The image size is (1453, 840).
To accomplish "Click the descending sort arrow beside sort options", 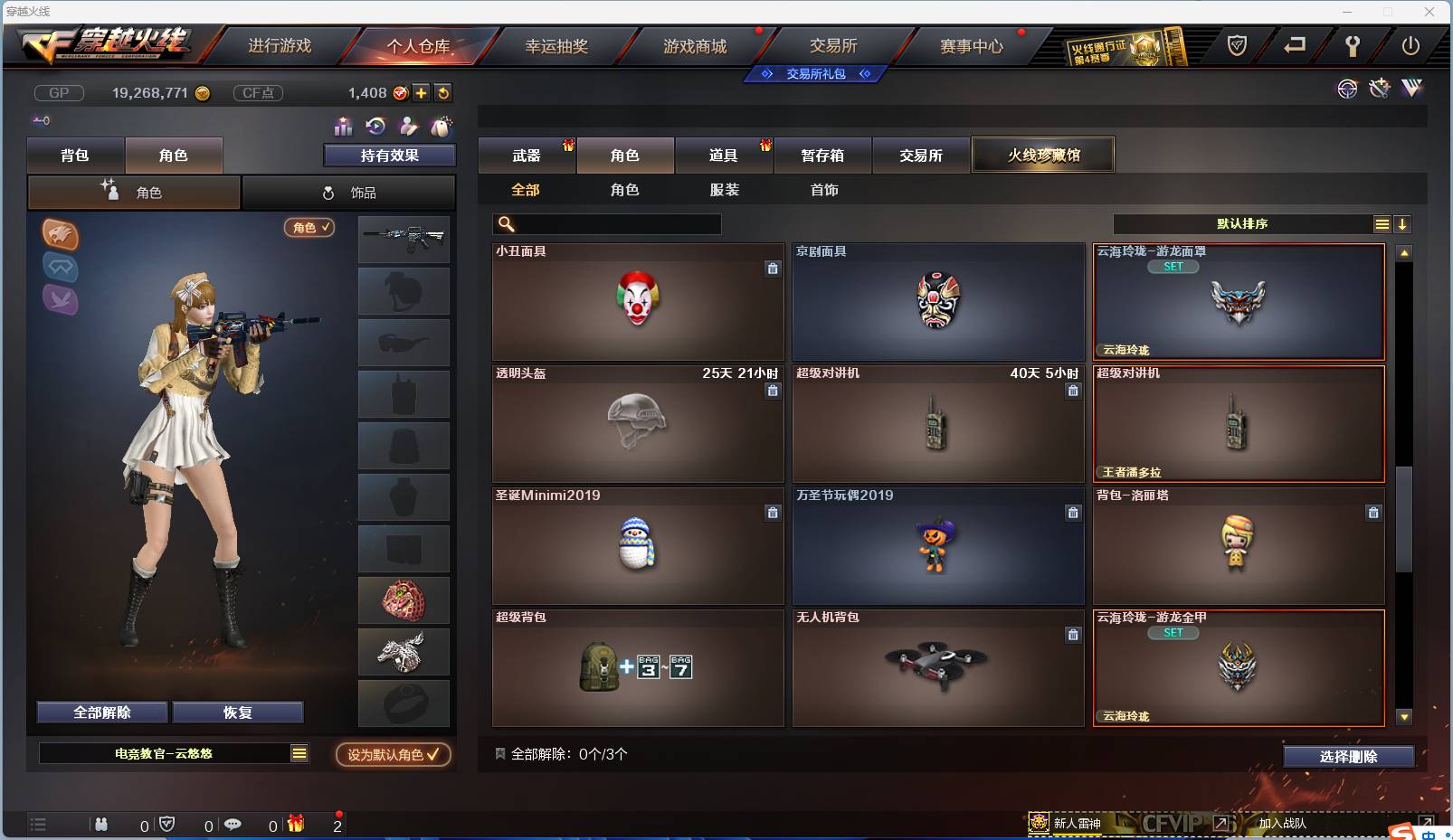I will pos(1403,223).
